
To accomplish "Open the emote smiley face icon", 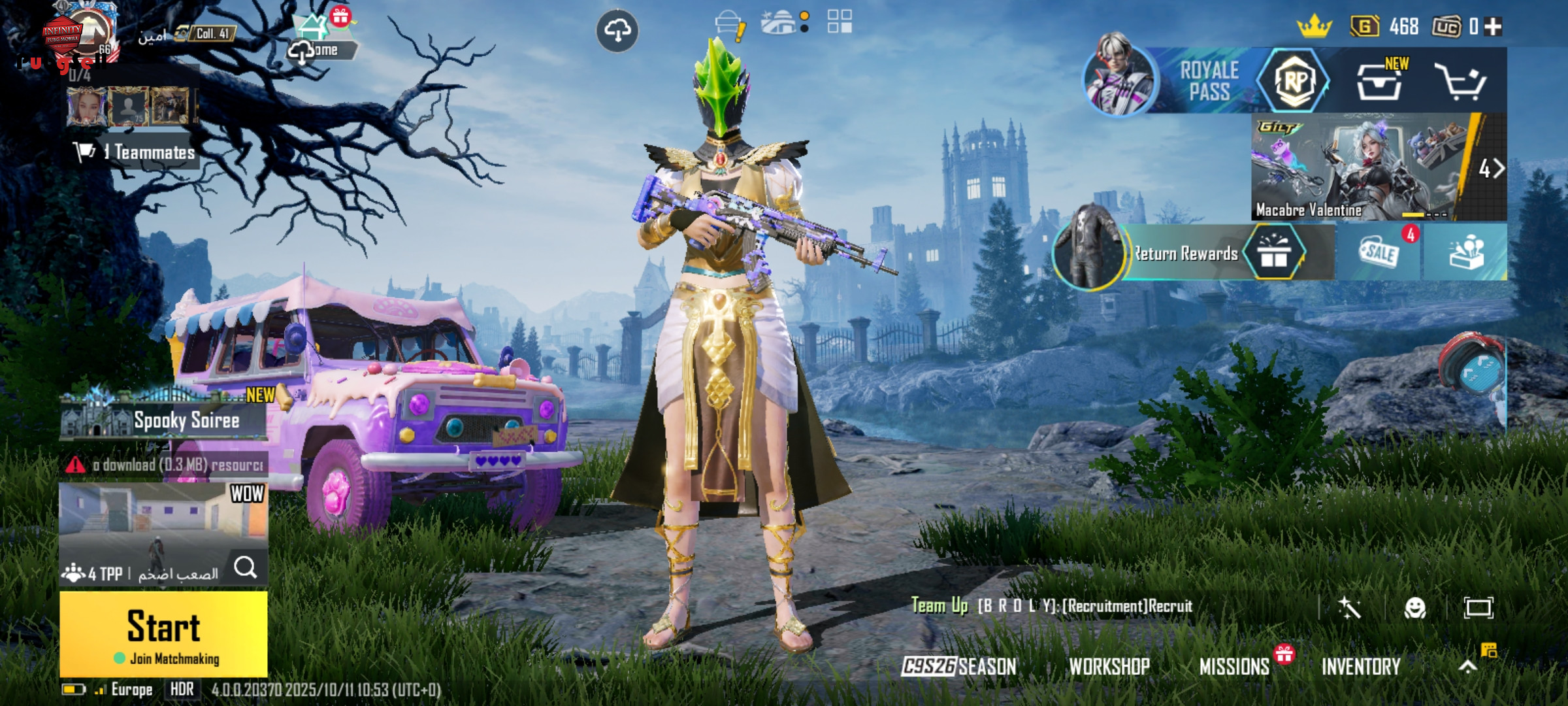I will click(x=1414, y=608).
